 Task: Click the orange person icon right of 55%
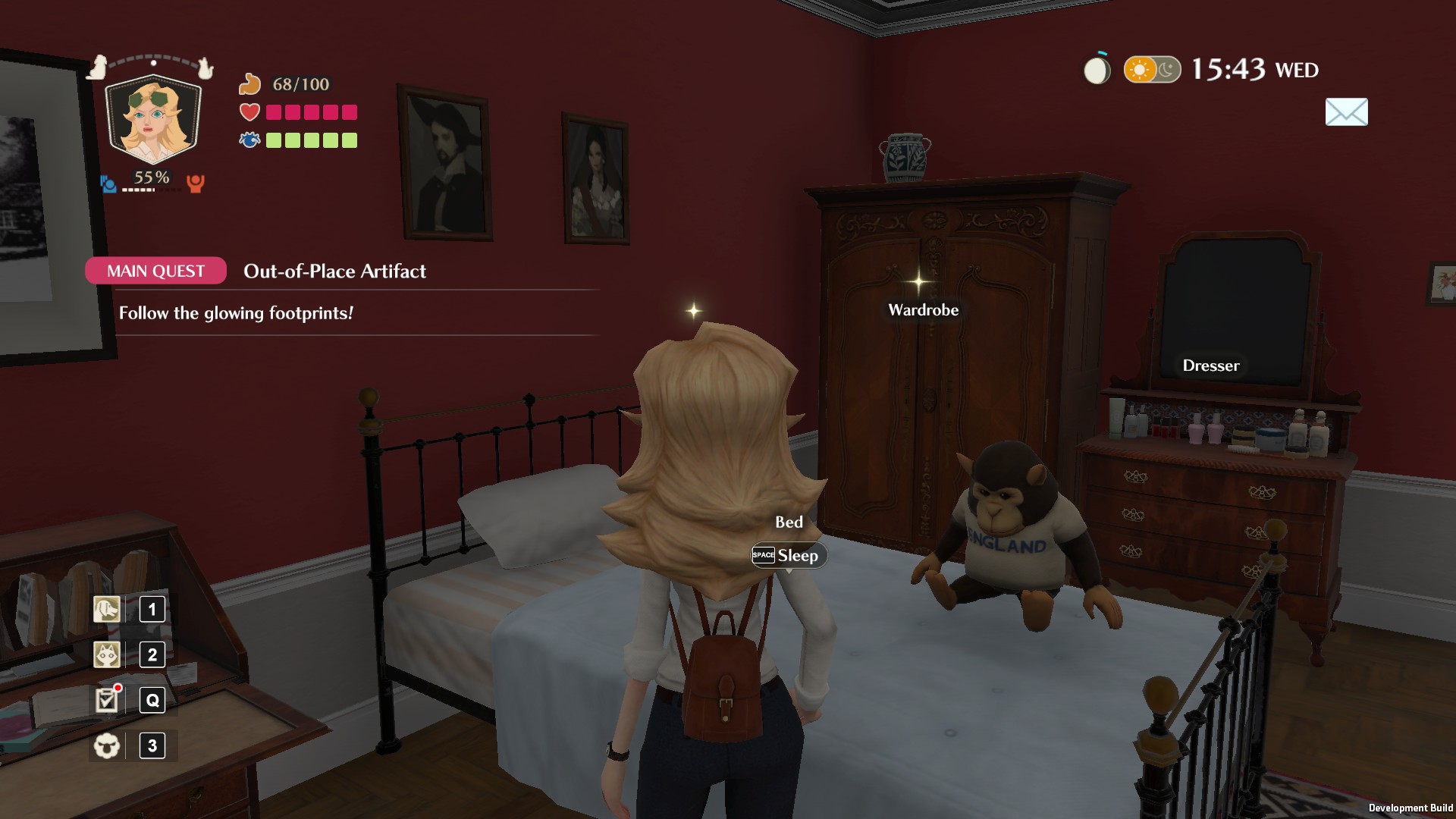point(195,184)
